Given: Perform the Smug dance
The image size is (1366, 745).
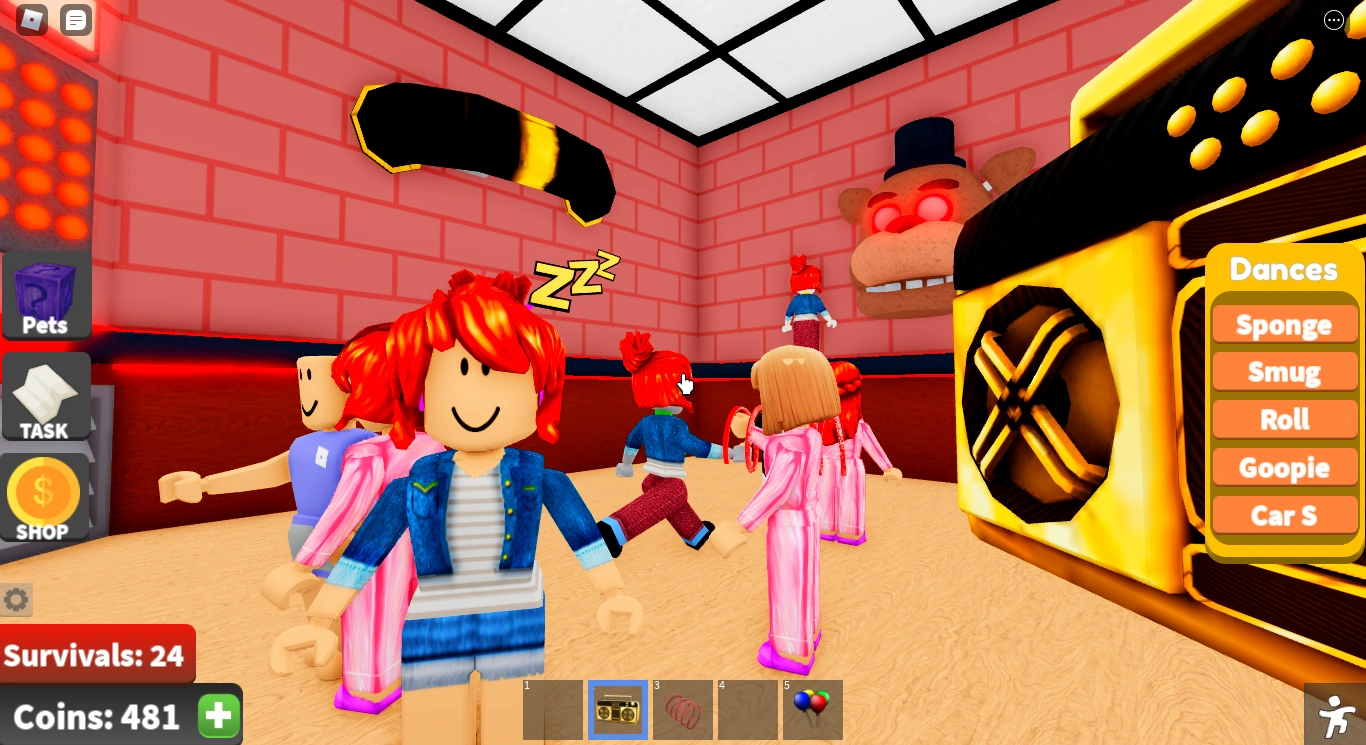Looking at the screenshot, I should coord(1284,371).
